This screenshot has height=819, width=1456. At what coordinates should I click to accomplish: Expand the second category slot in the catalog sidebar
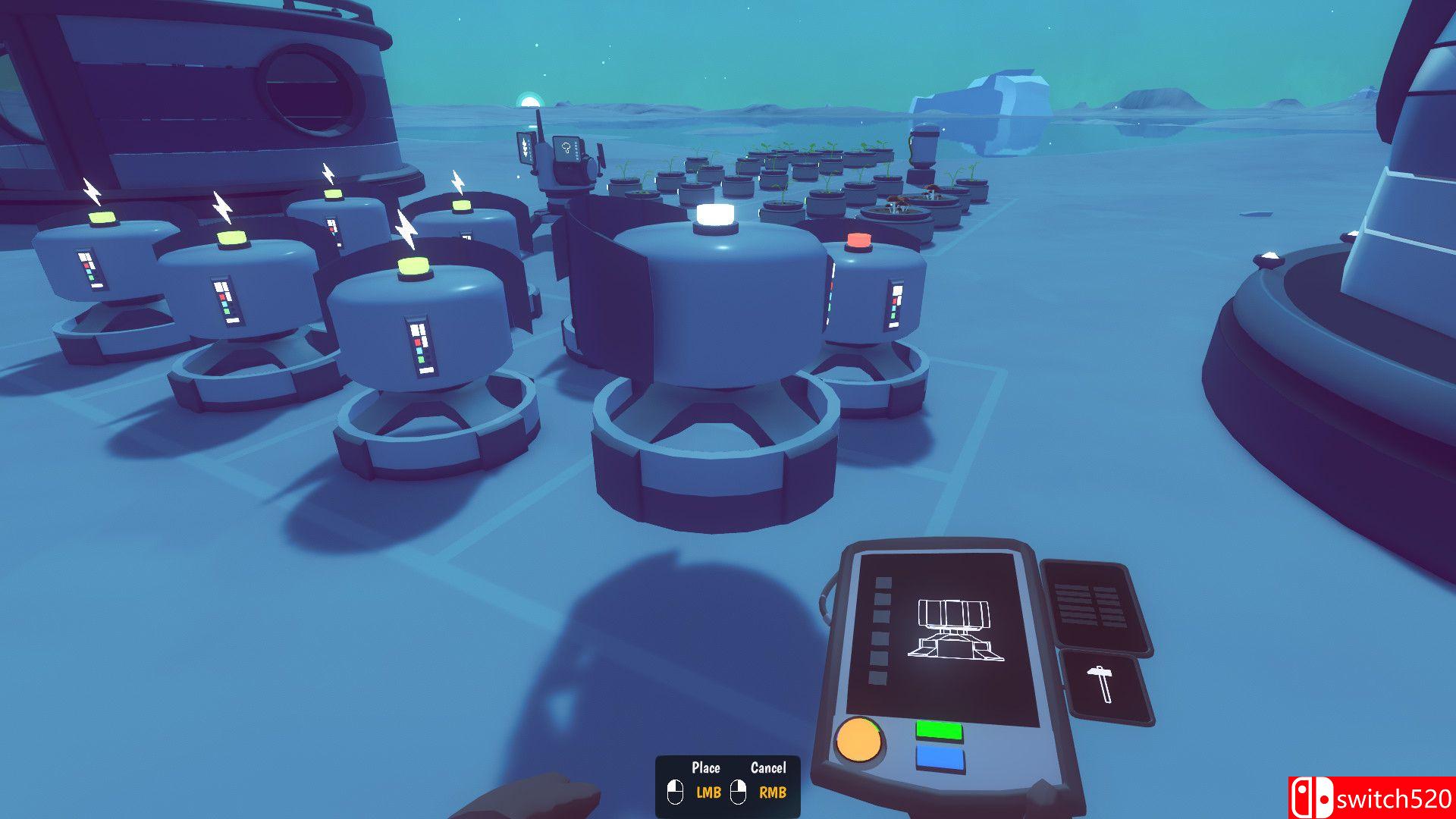(x=882, y=598)
